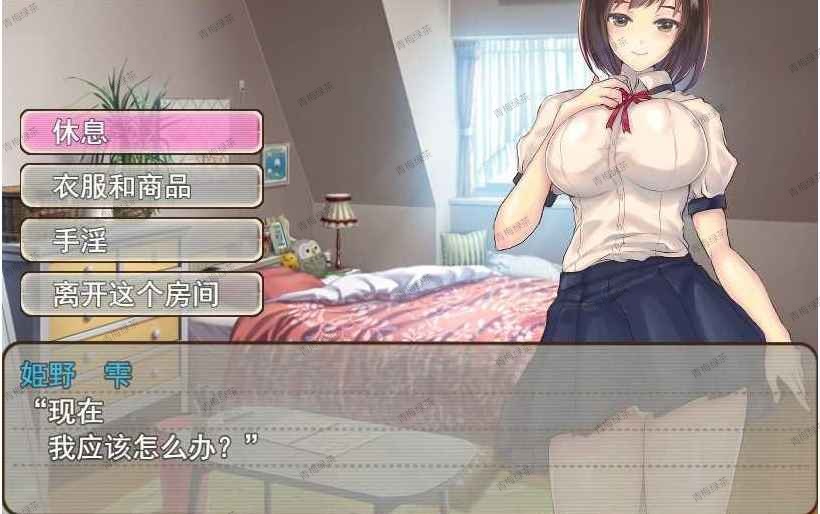Screen dimensions: 820x514
Task: Select the 休息 menu option
Action: tap(141, 132)
